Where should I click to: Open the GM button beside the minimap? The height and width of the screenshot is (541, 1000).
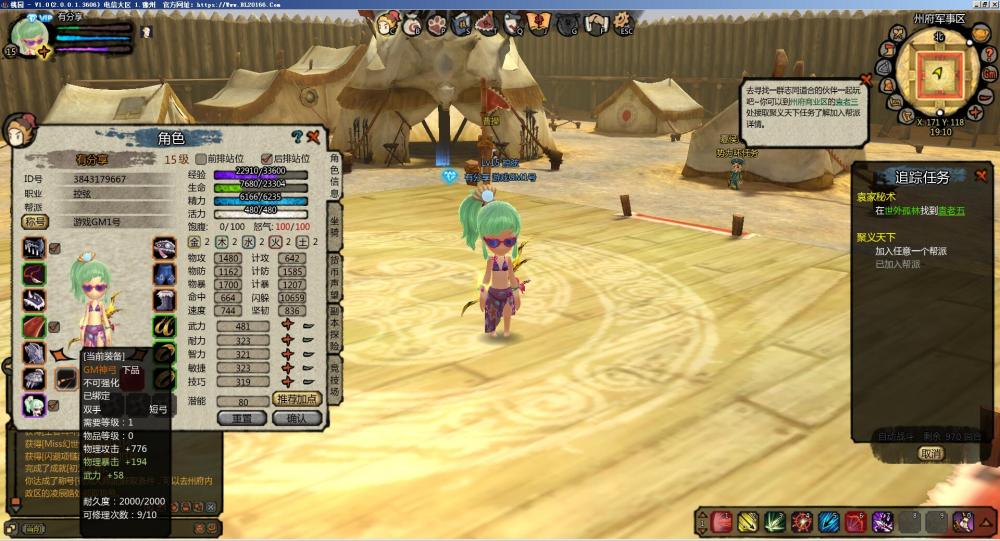click(990, 74)
